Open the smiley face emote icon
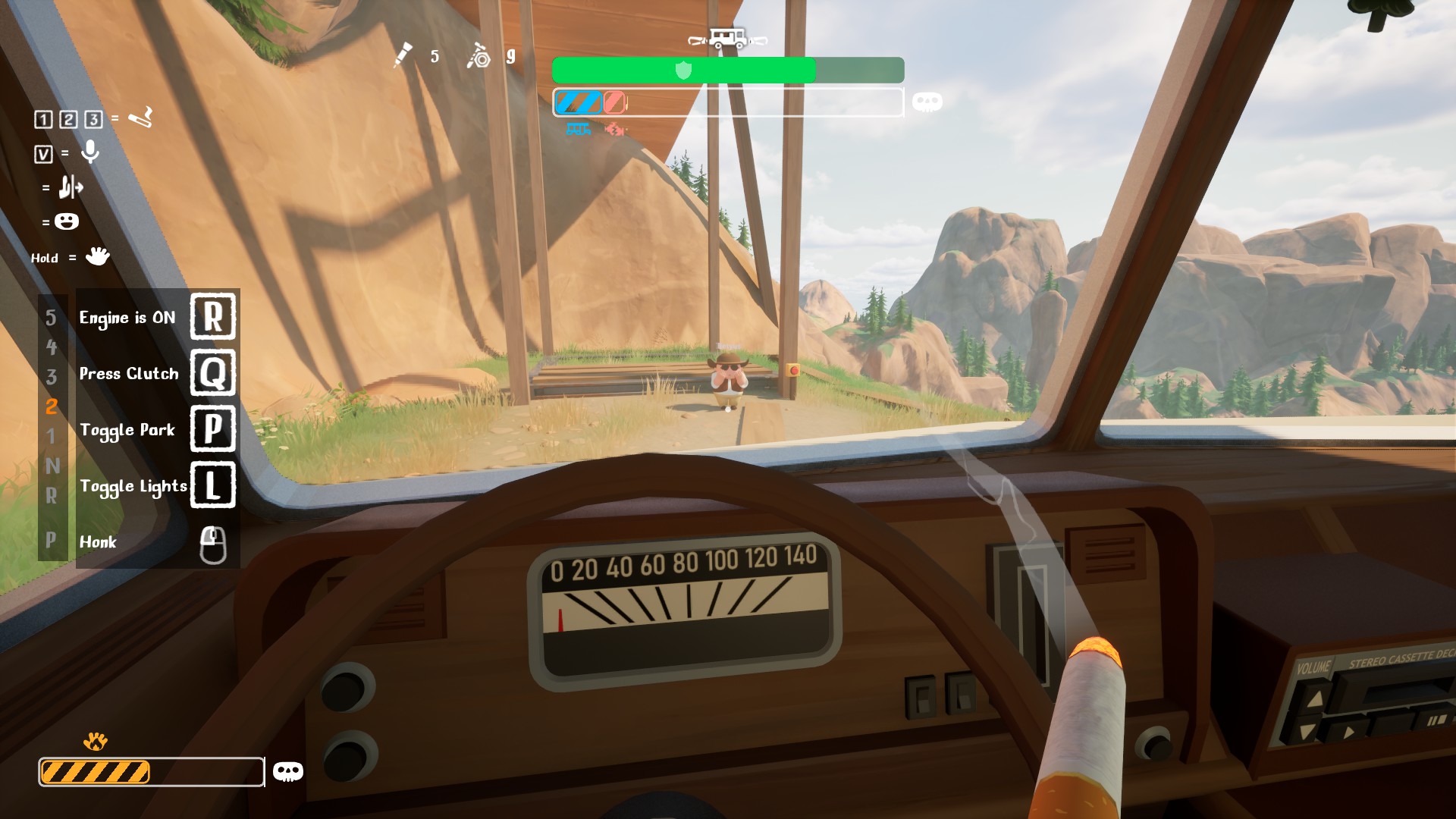The width and height of the screenshot is (1456, 819). point(67,221)
